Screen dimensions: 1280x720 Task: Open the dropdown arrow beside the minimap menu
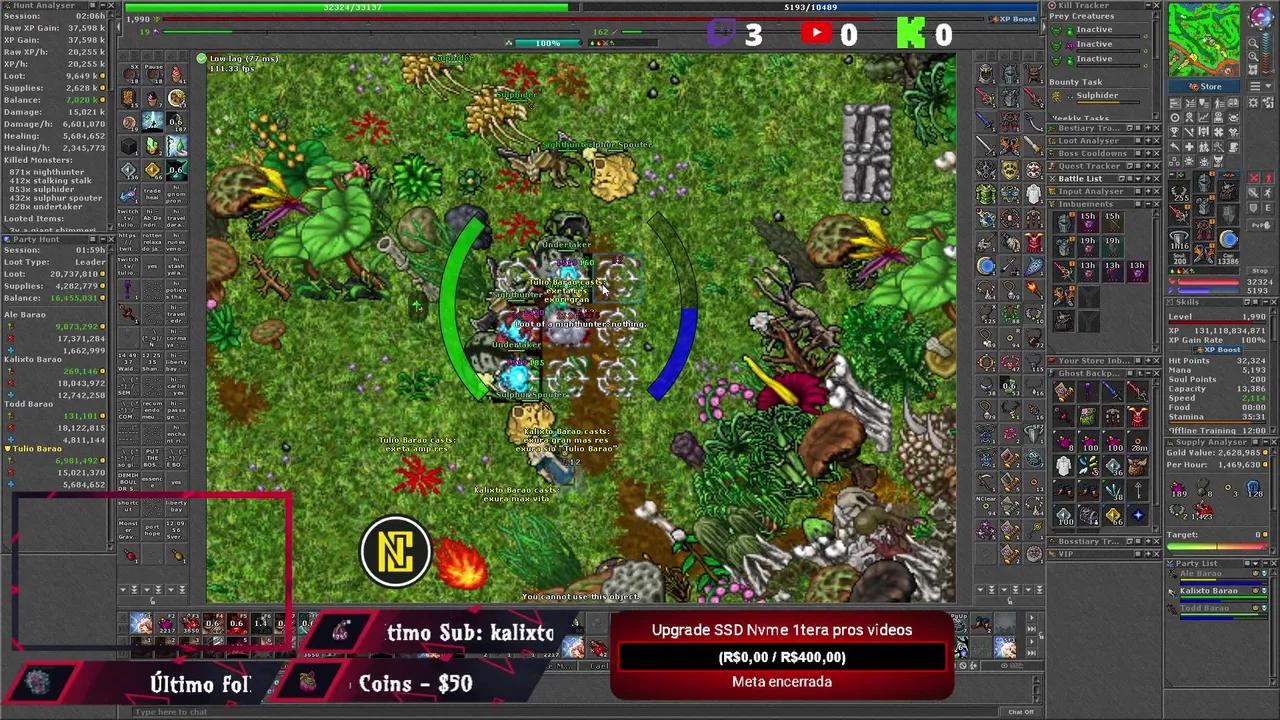pos(1268,86)
